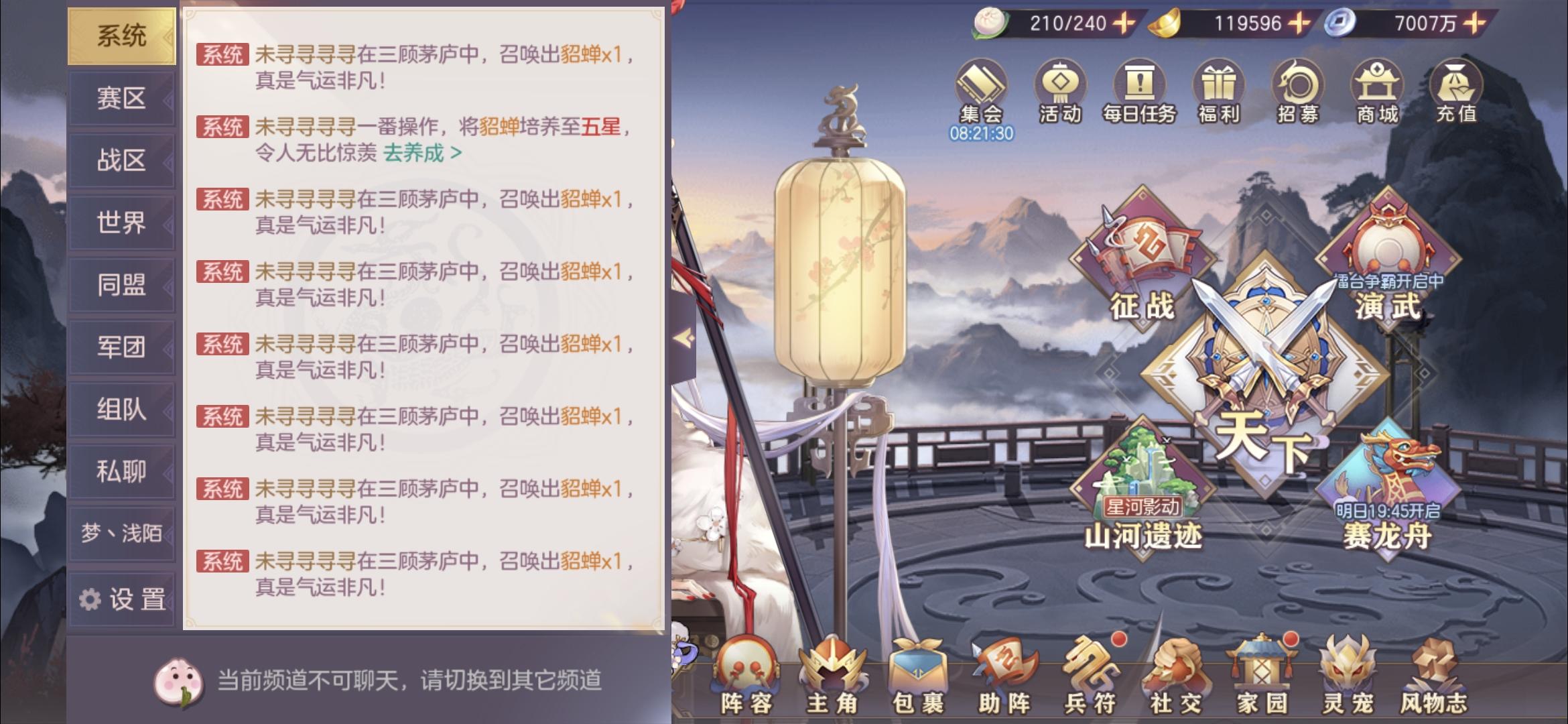
Task: Open the 商城 in-game mall
Action: pyautogui.click(x=1378, y=87)
